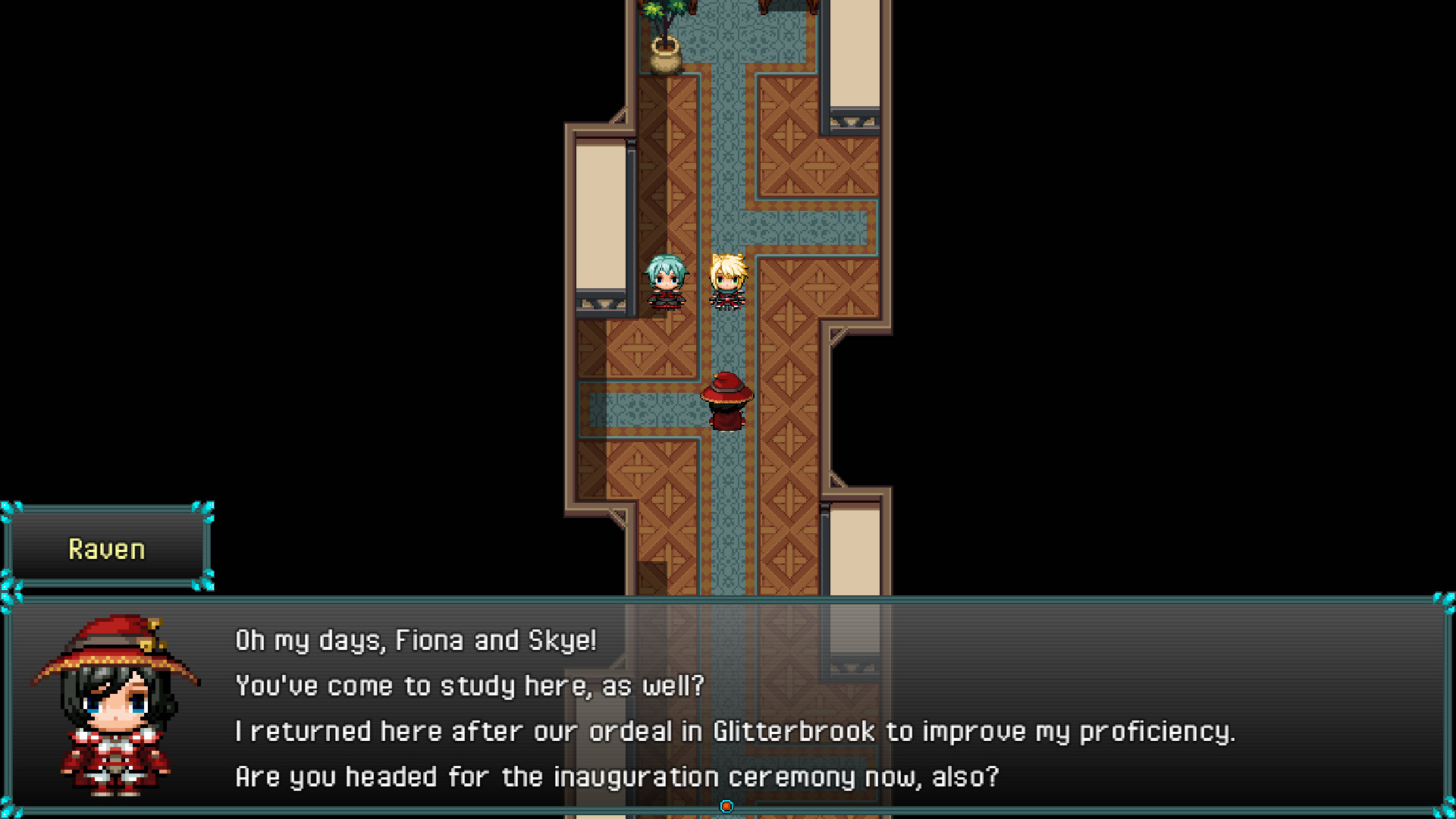Screen dimensions: 1456x819
Task: Click the potted plant near the top
Action: (x=666, y=34)
